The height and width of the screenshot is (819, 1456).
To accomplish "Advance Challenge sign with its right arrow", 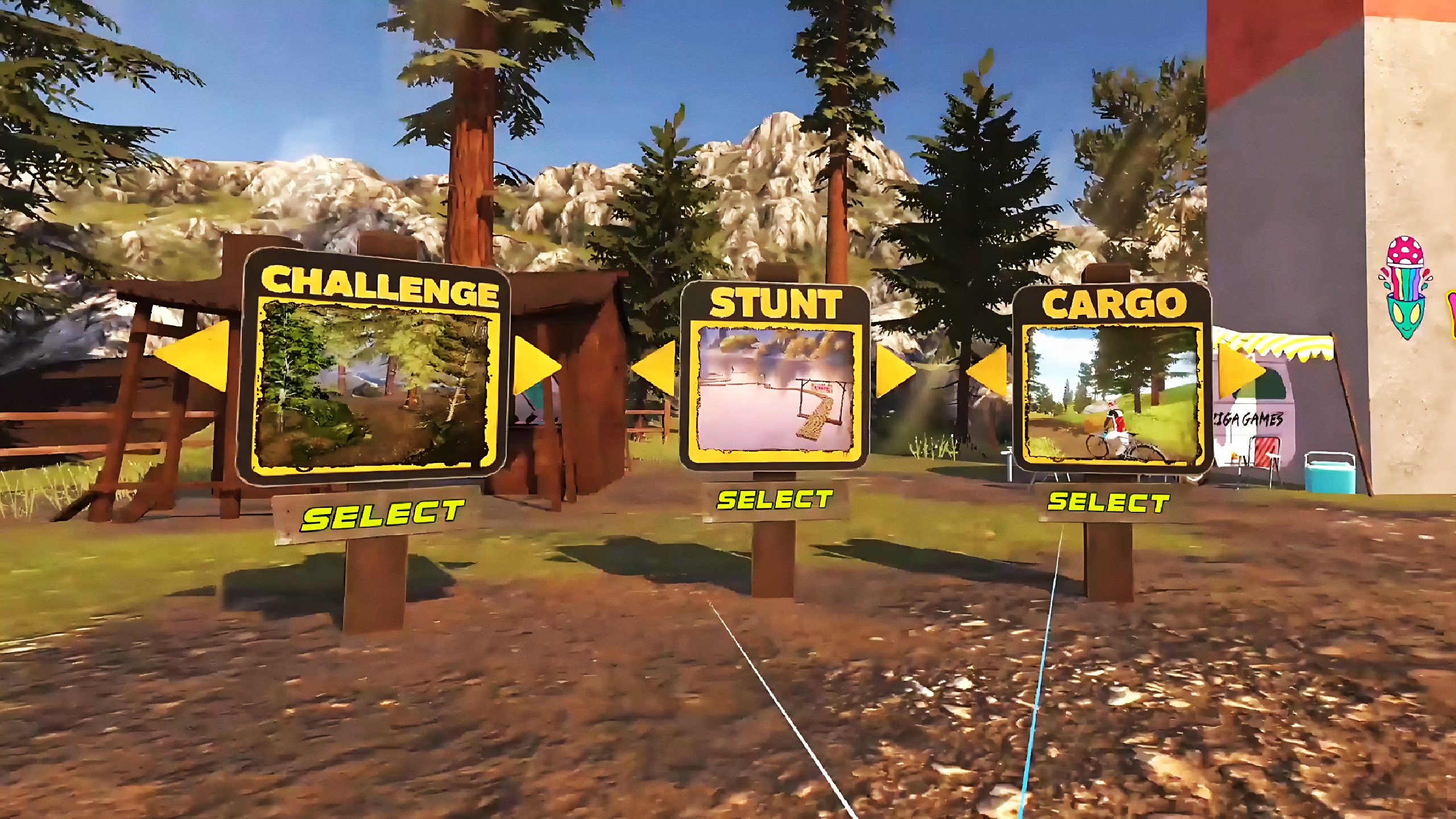I will pyautogui.click(x=535, y=366).
